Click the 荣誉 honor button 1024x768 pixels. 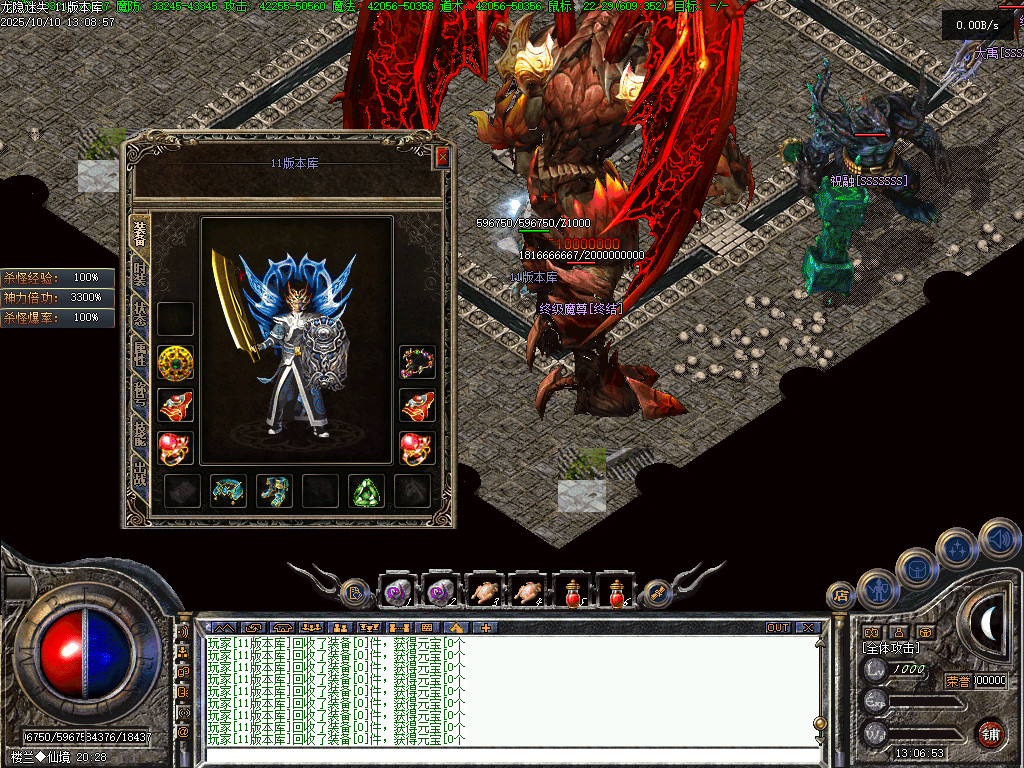[x=958, y=681]
